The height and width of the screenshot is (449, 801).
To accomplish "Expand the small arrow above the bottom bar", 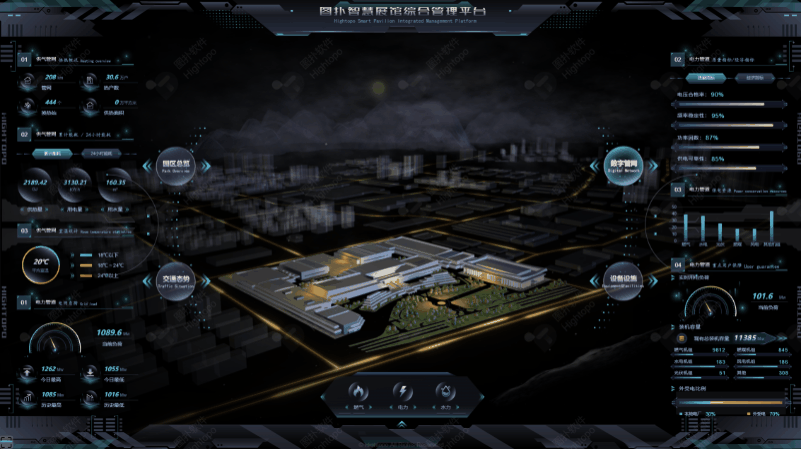I will [402, 424].
